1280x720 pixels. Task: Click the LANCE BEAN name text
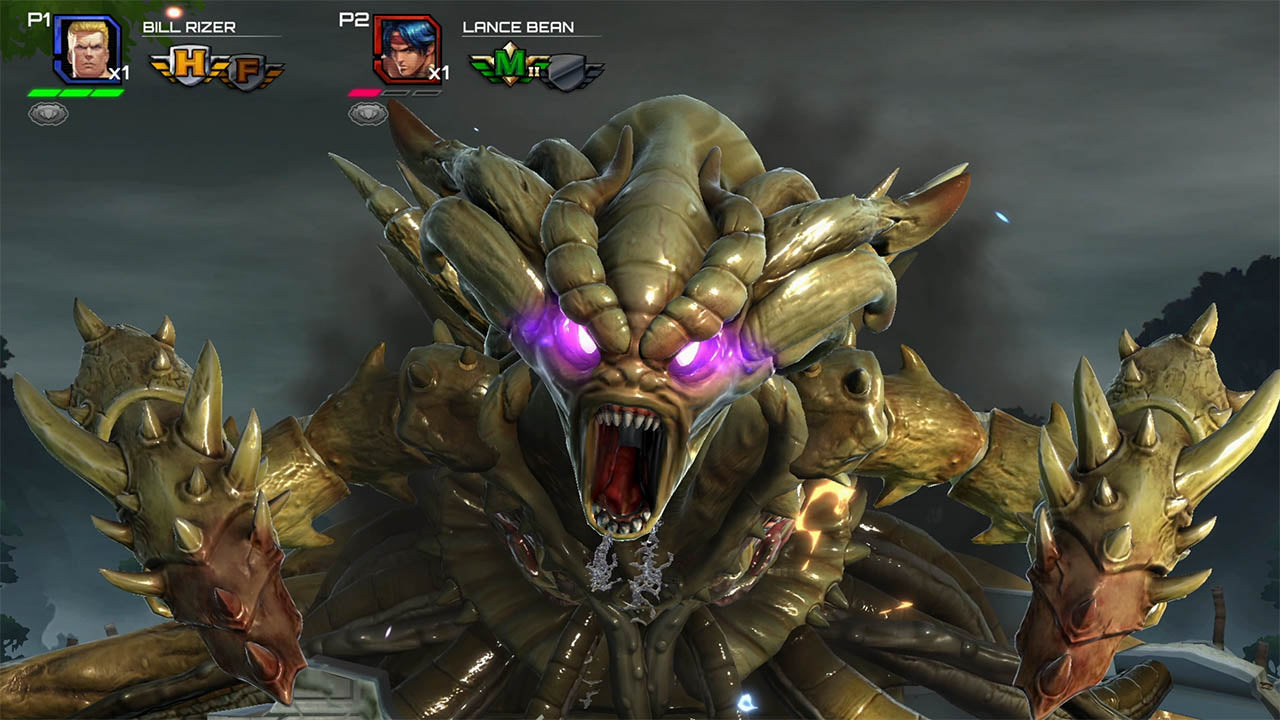coord(517,28)
